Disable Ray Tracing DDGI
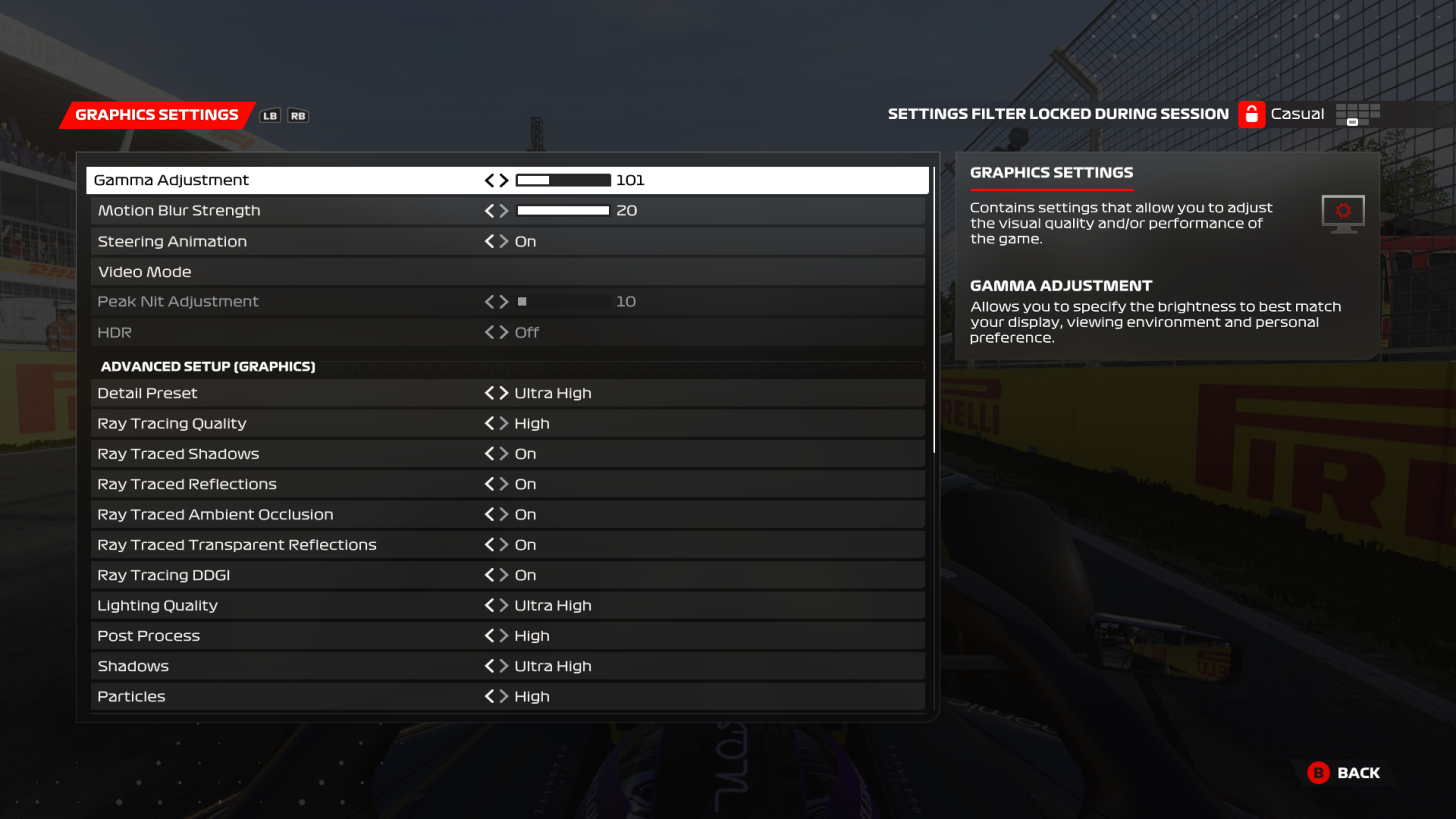Image resolution: width=1456 pixels, height=819 pixels. point(489,575)
